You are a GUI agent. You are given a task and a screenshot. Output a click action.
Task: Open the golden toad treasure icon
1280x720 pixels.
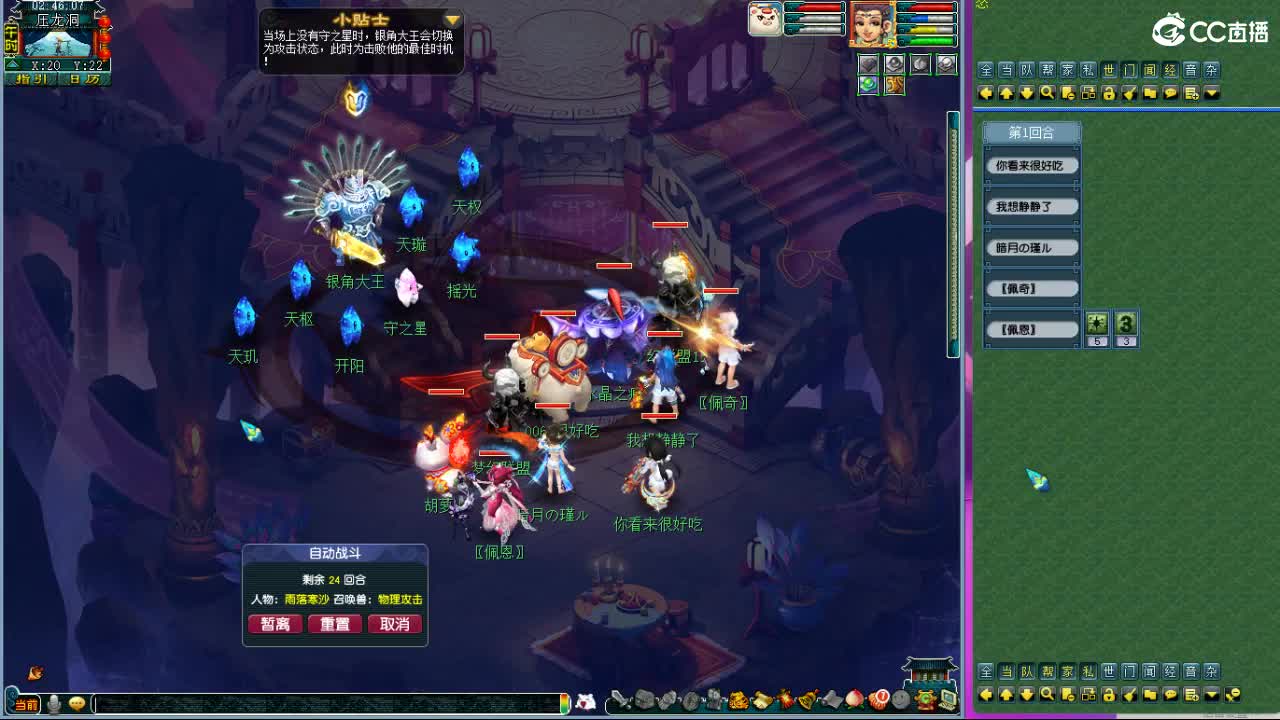(x=737, y=699)
